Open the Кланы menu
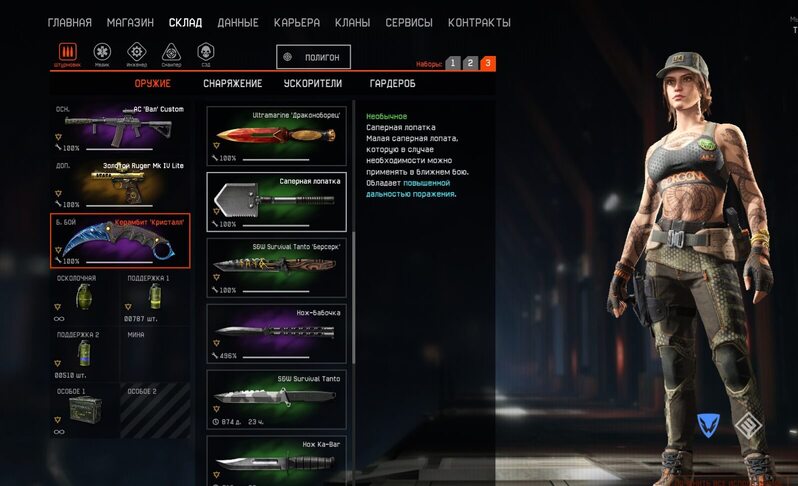Screen dimensions: 798x486 click(352, 23)
